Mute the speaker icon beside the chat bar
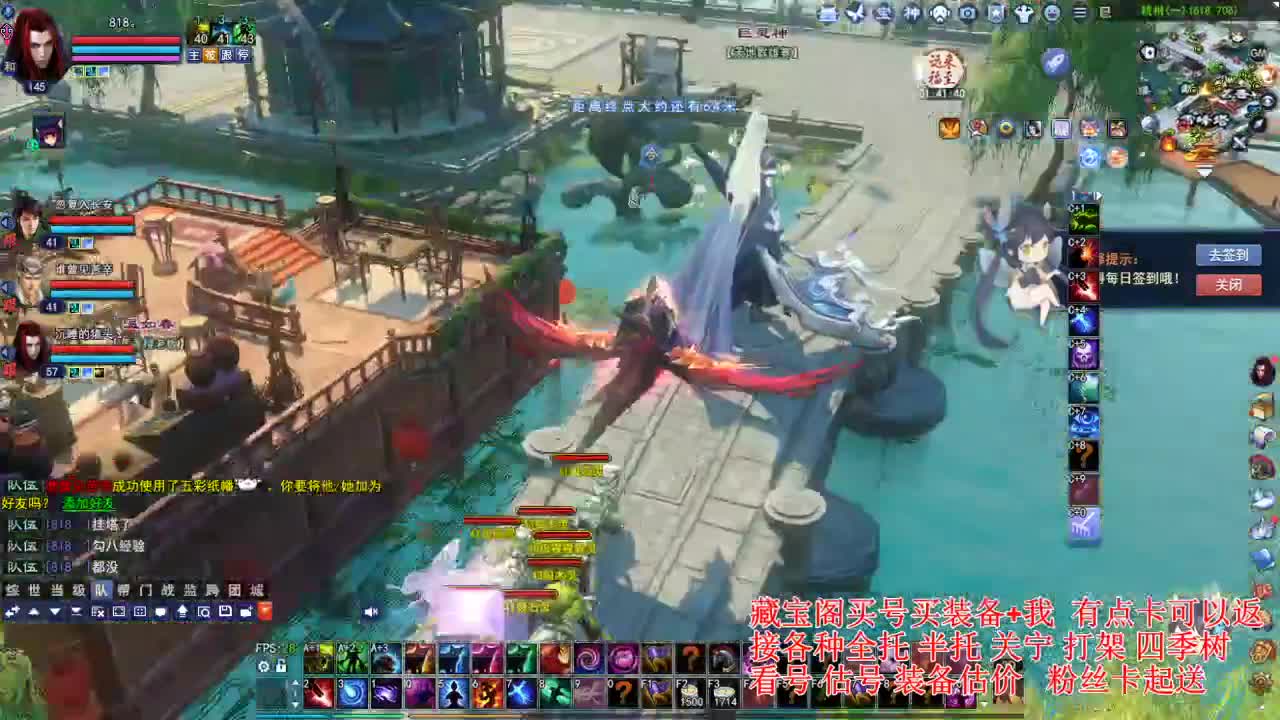Image resolution: width=1280 pixels, height=720 pixels. [370, 612]
